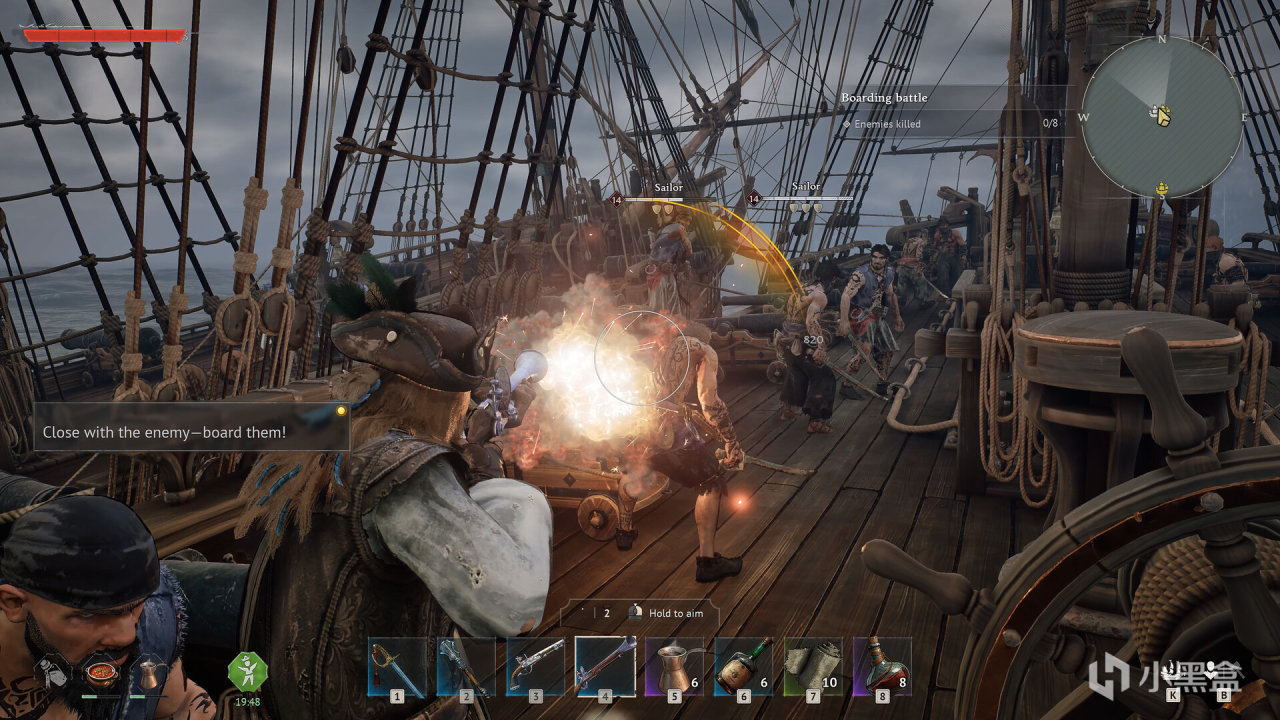This screenshot has width=1280, height=720.
Task: Use the rum bottle in slot 6
Action: (743, 665)
